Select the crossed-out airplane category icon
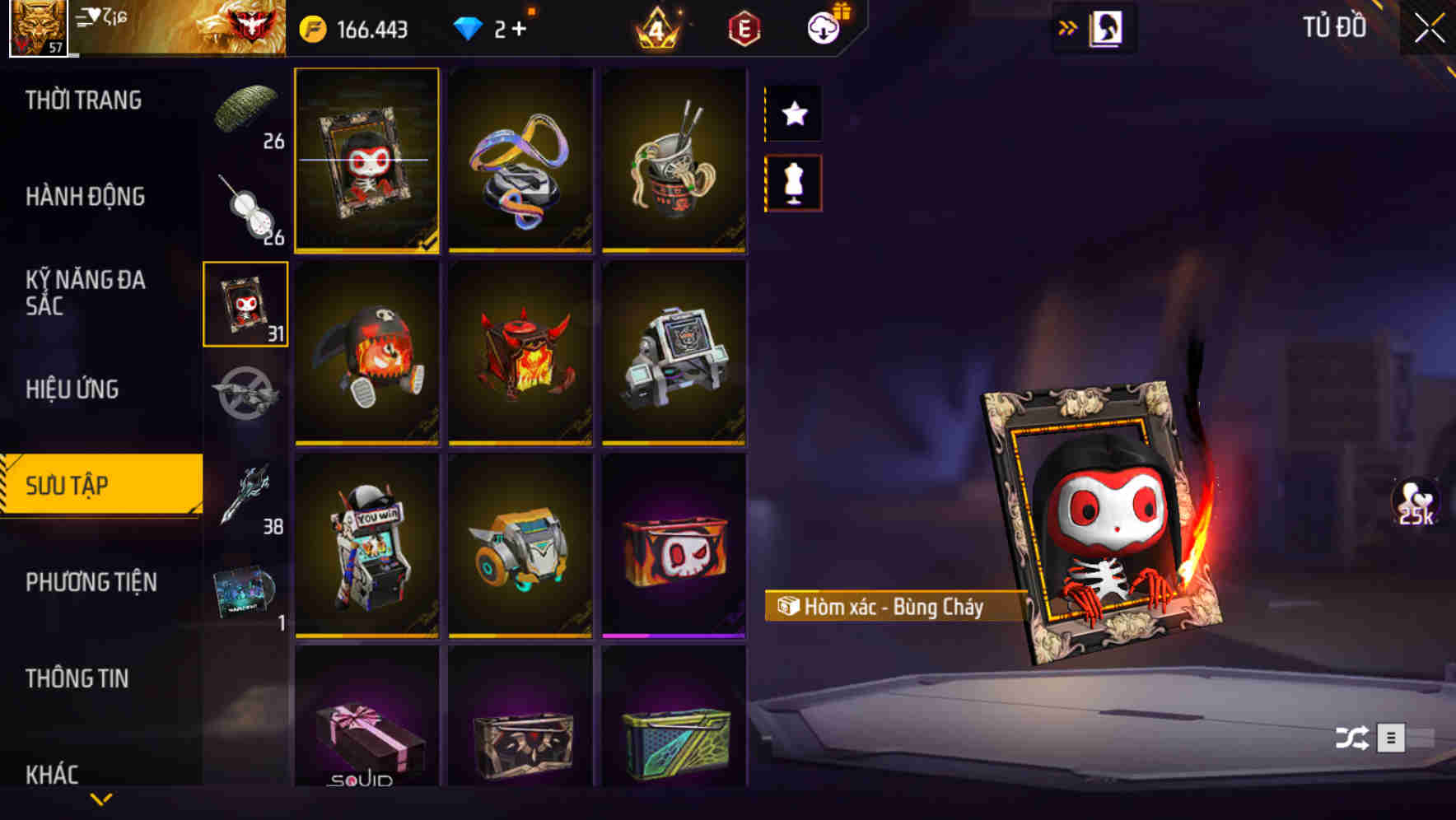The image size is (1456, 820). pos(245,394)
